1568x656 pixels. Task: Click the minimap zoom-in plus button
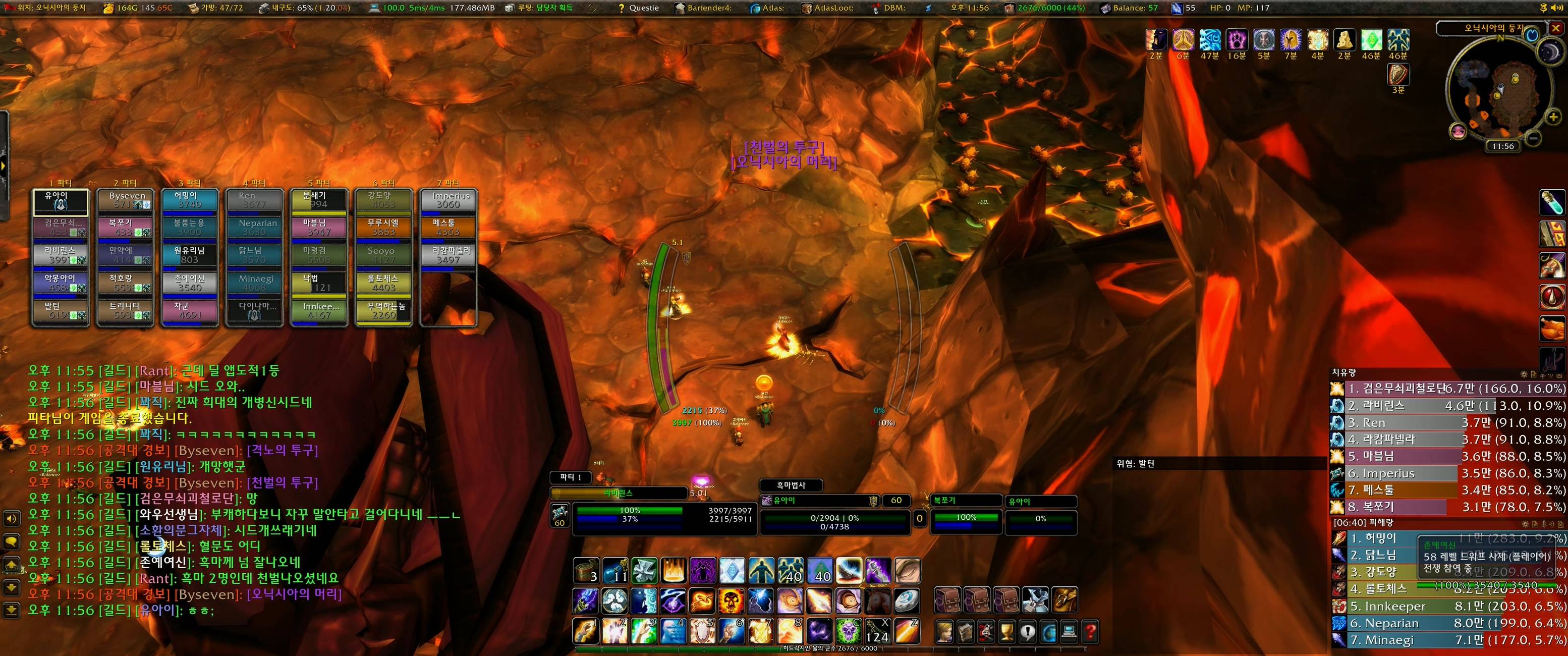1553,117
